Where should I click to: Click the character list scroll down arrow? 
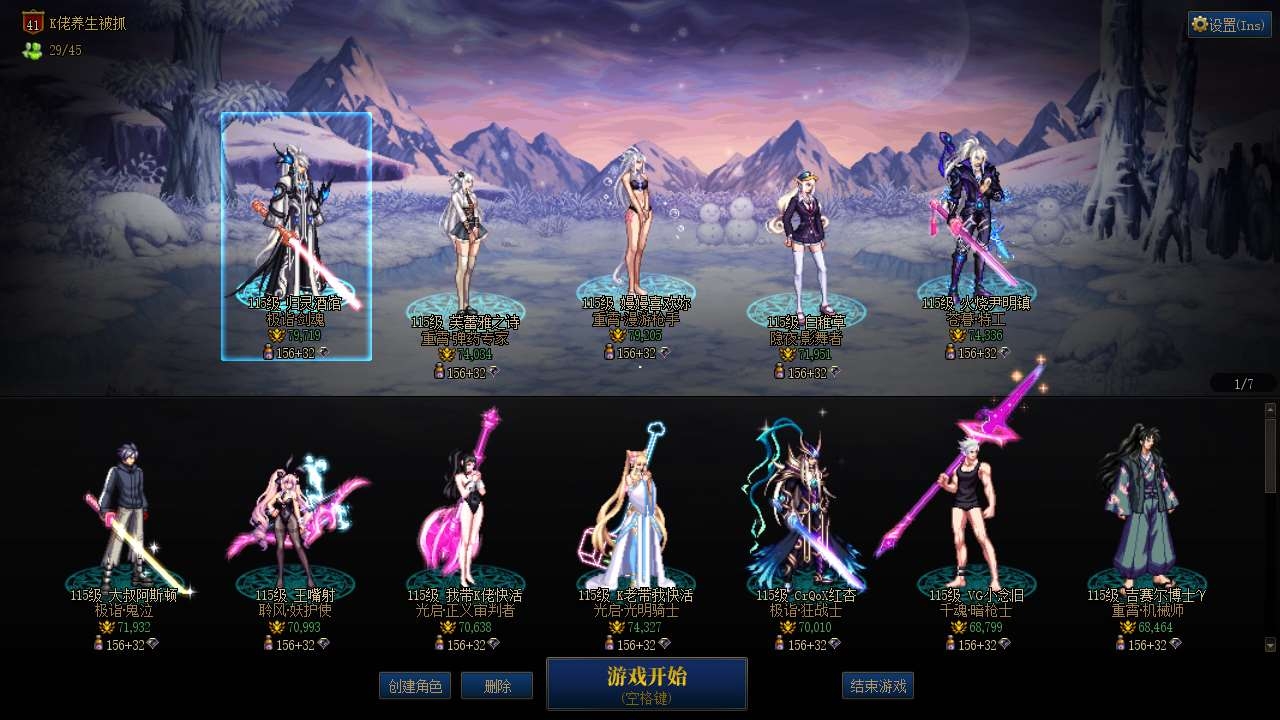[x=1270, y=645]
